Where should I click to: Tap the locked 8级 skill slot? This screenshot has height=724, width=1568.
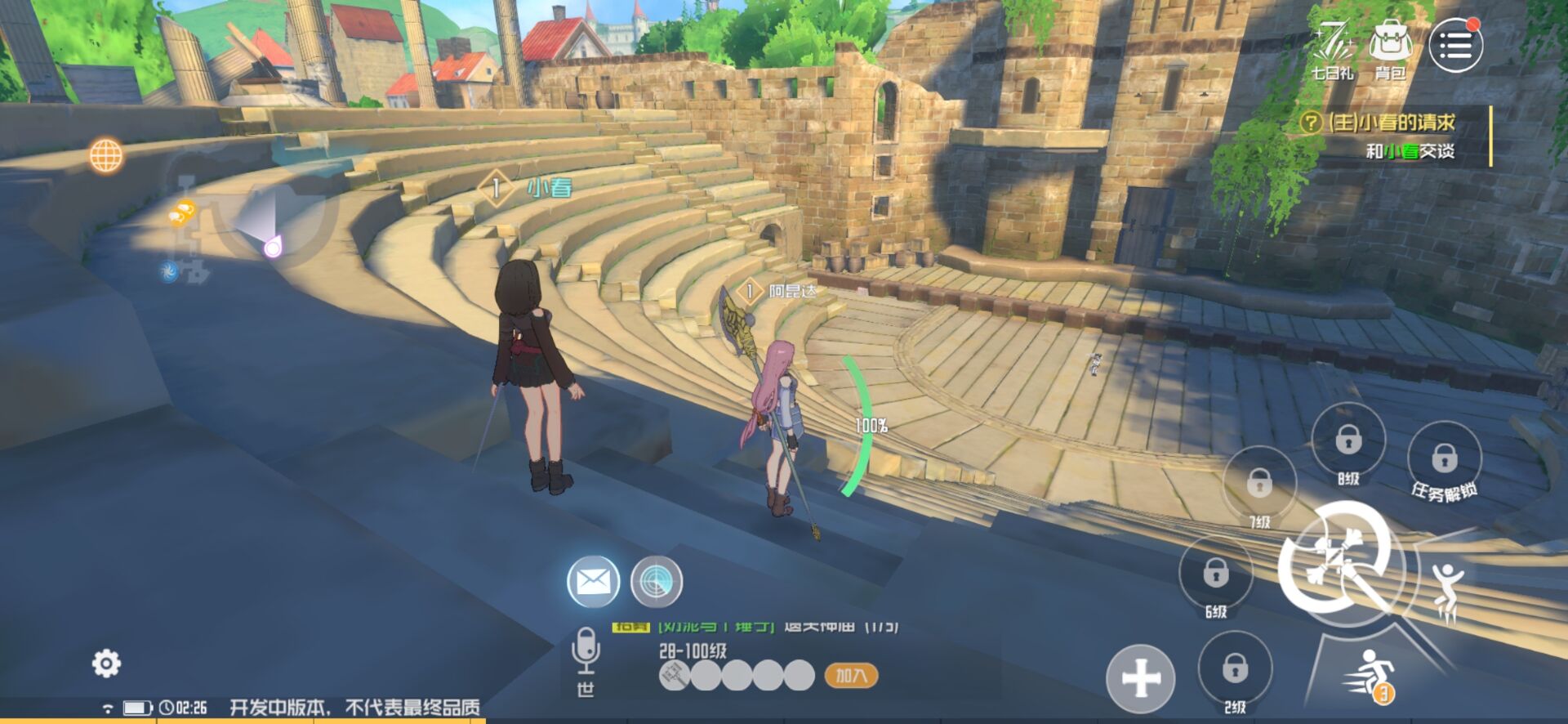click(x=1348, y=441)
